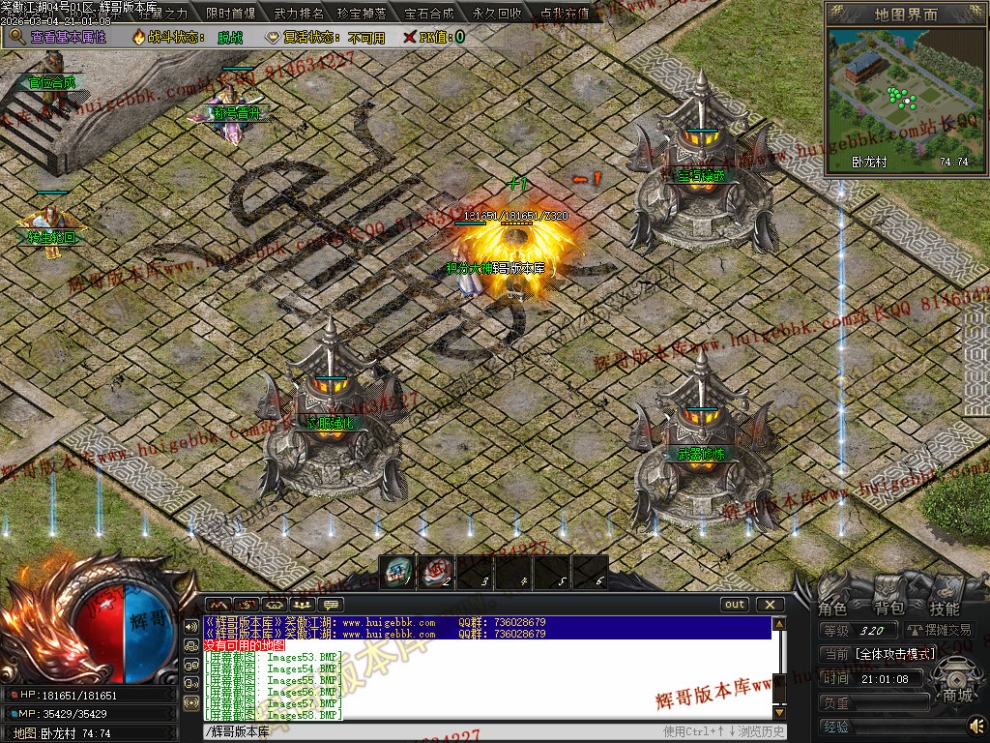Switch the 全体攻击模式 attack mode
The width and height of the screenshot is (990, 743).
895,653
